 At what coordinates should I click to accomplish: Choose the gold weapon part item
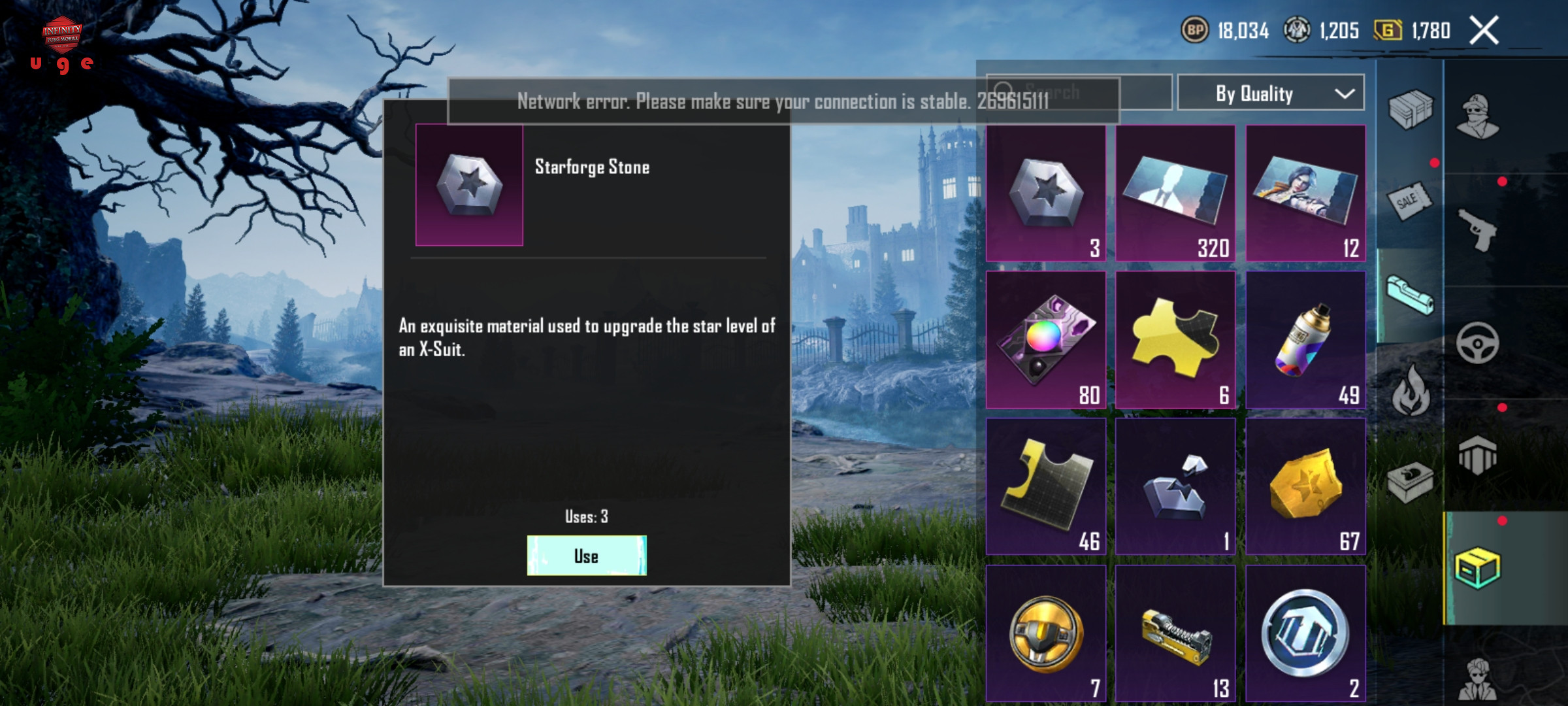1175,633
